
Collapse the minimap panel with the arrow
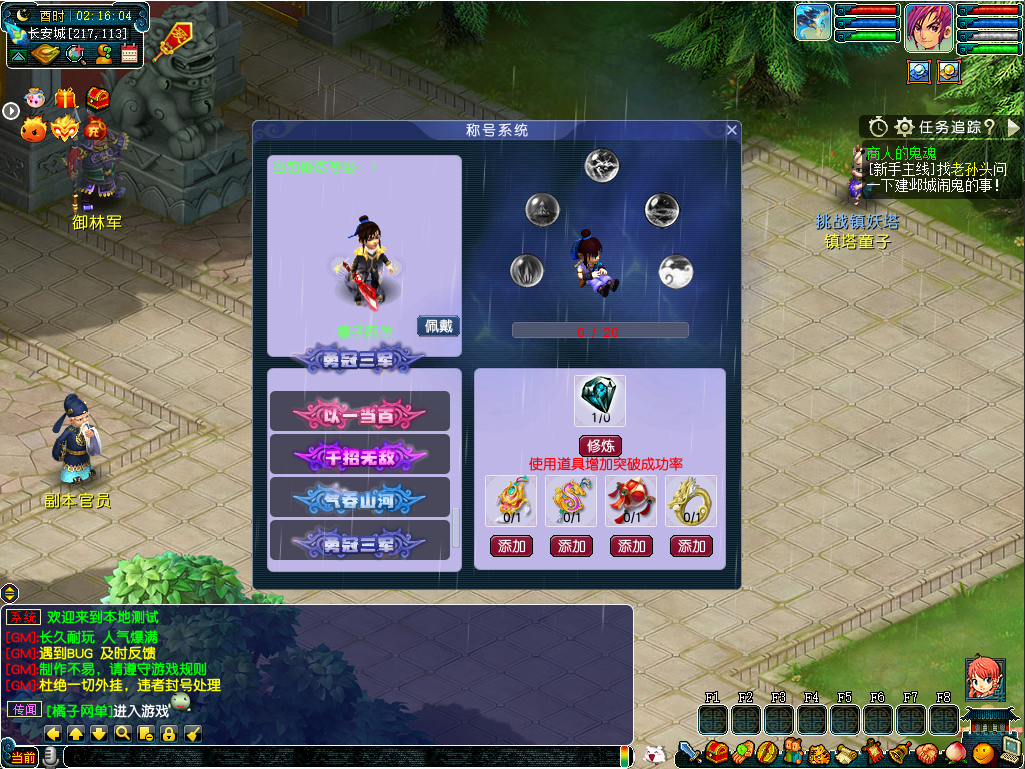pos(17,54)
